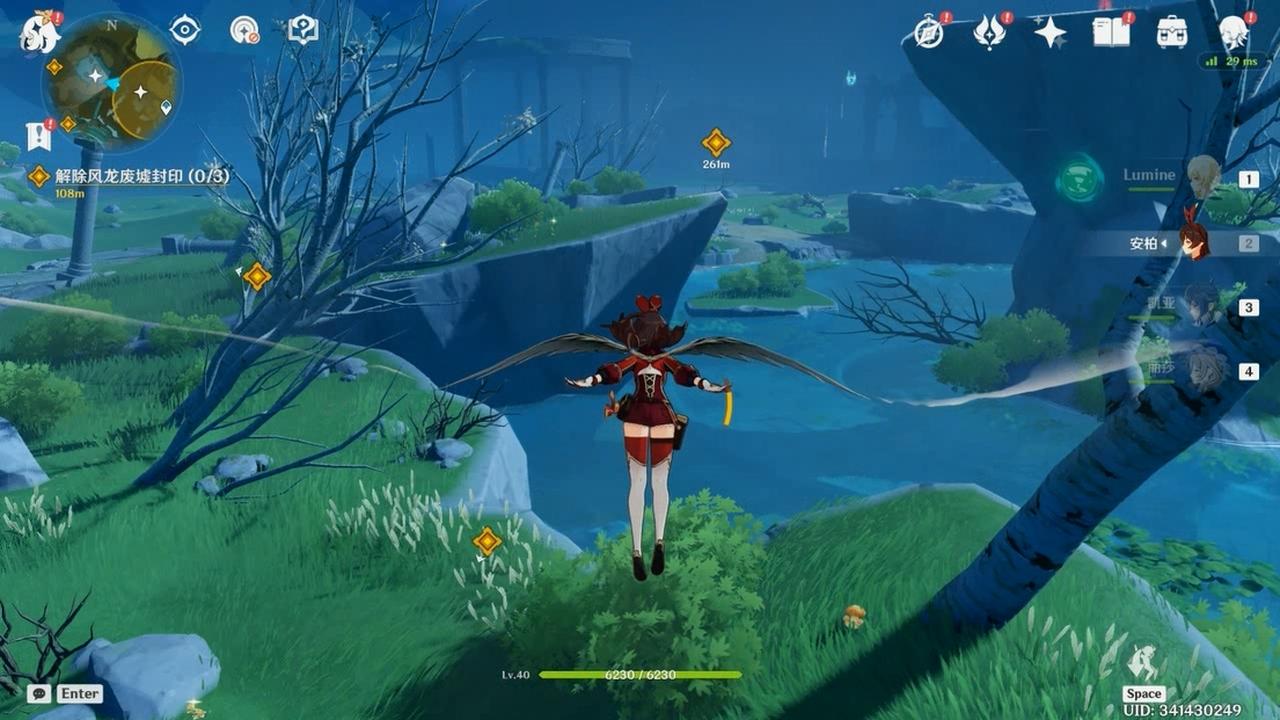Switch to party member 凯亚
Image resolution: width=1280 pixels, height=720 pixels.
coord(1202,306)
